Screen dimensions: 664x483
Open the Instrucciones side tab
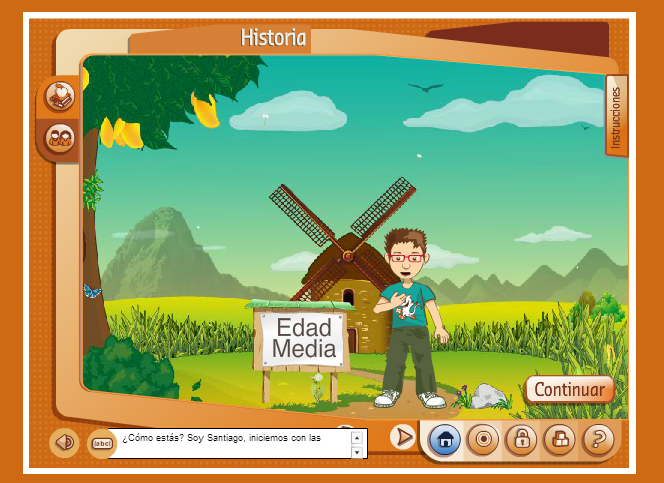point(616,115)
